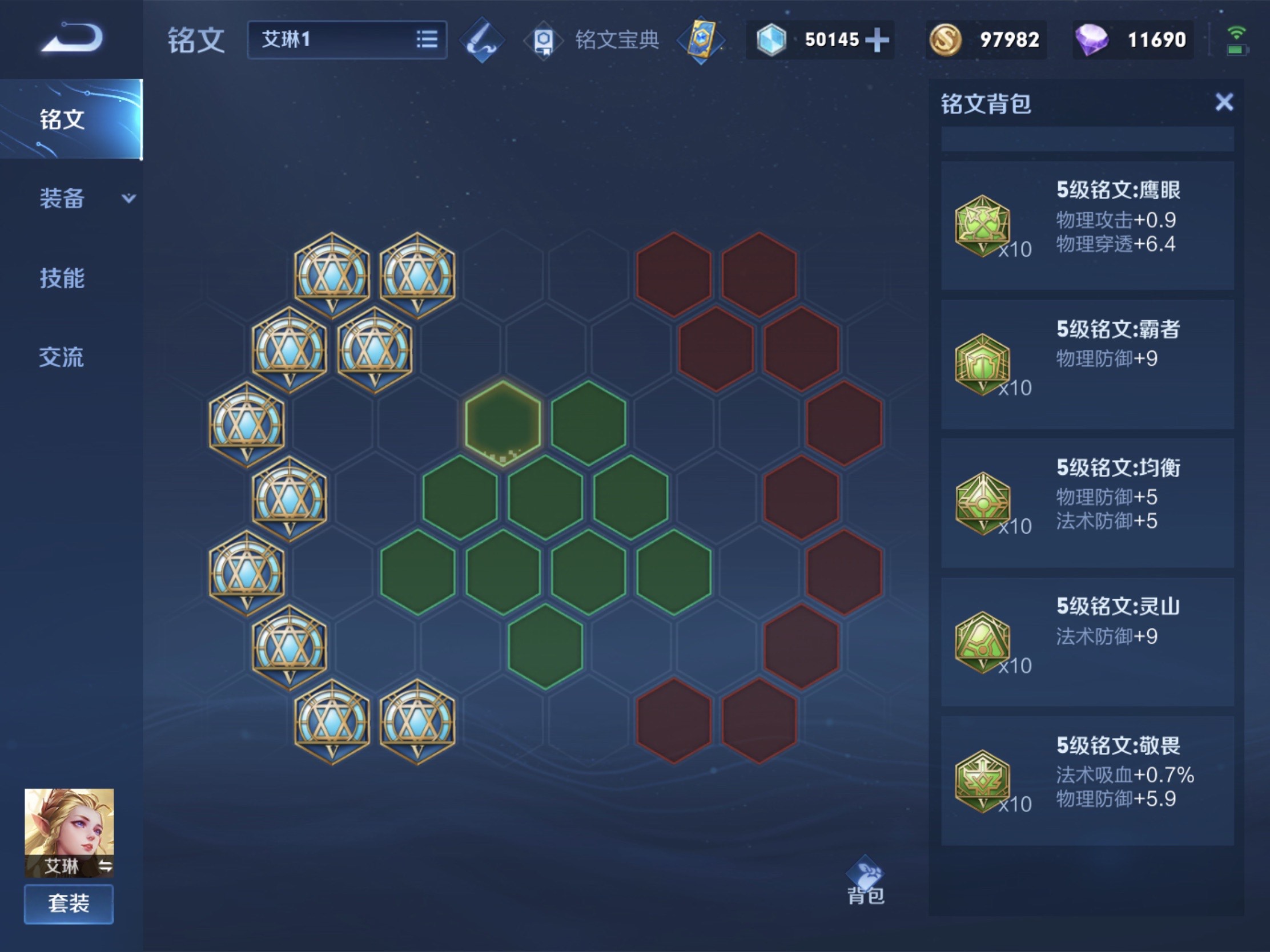Change hero via 艾琳 portrait

point(69,831)
